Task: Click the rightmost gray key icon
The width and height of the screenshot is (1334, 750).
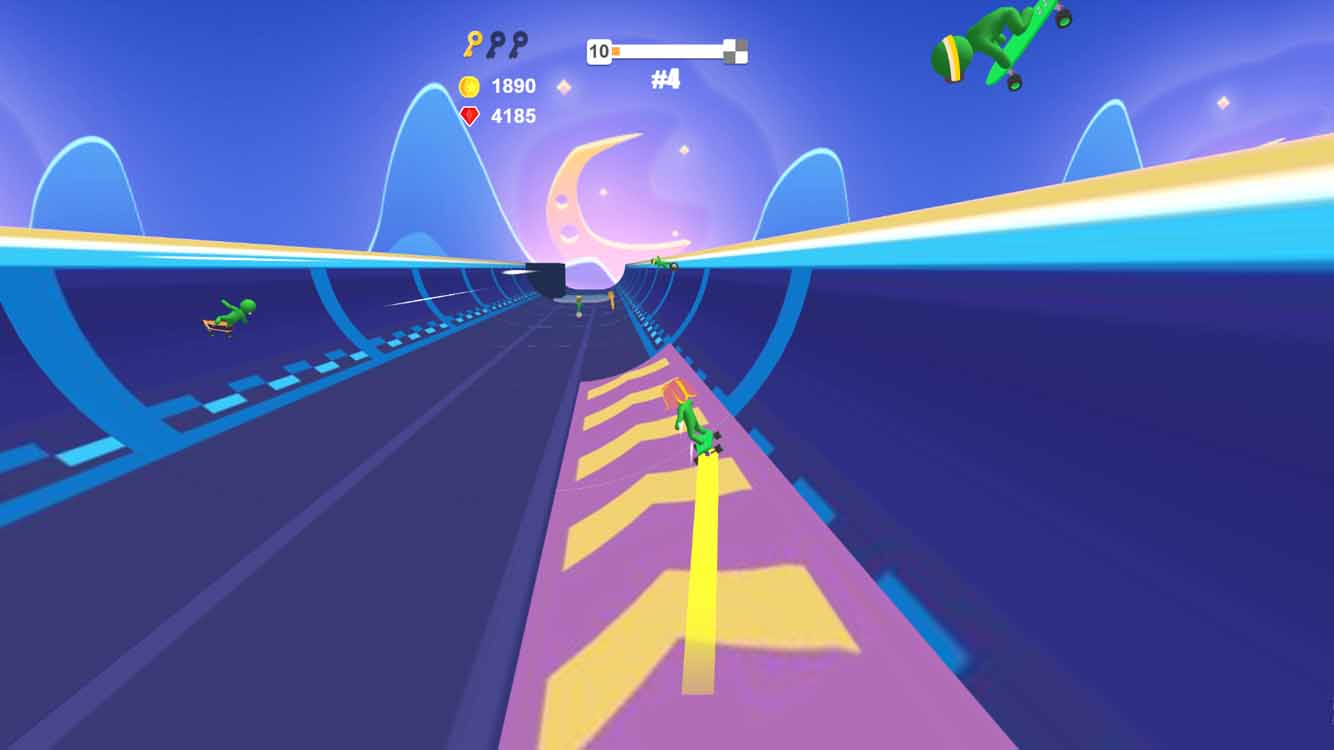Action: click(x=519, y=44)
